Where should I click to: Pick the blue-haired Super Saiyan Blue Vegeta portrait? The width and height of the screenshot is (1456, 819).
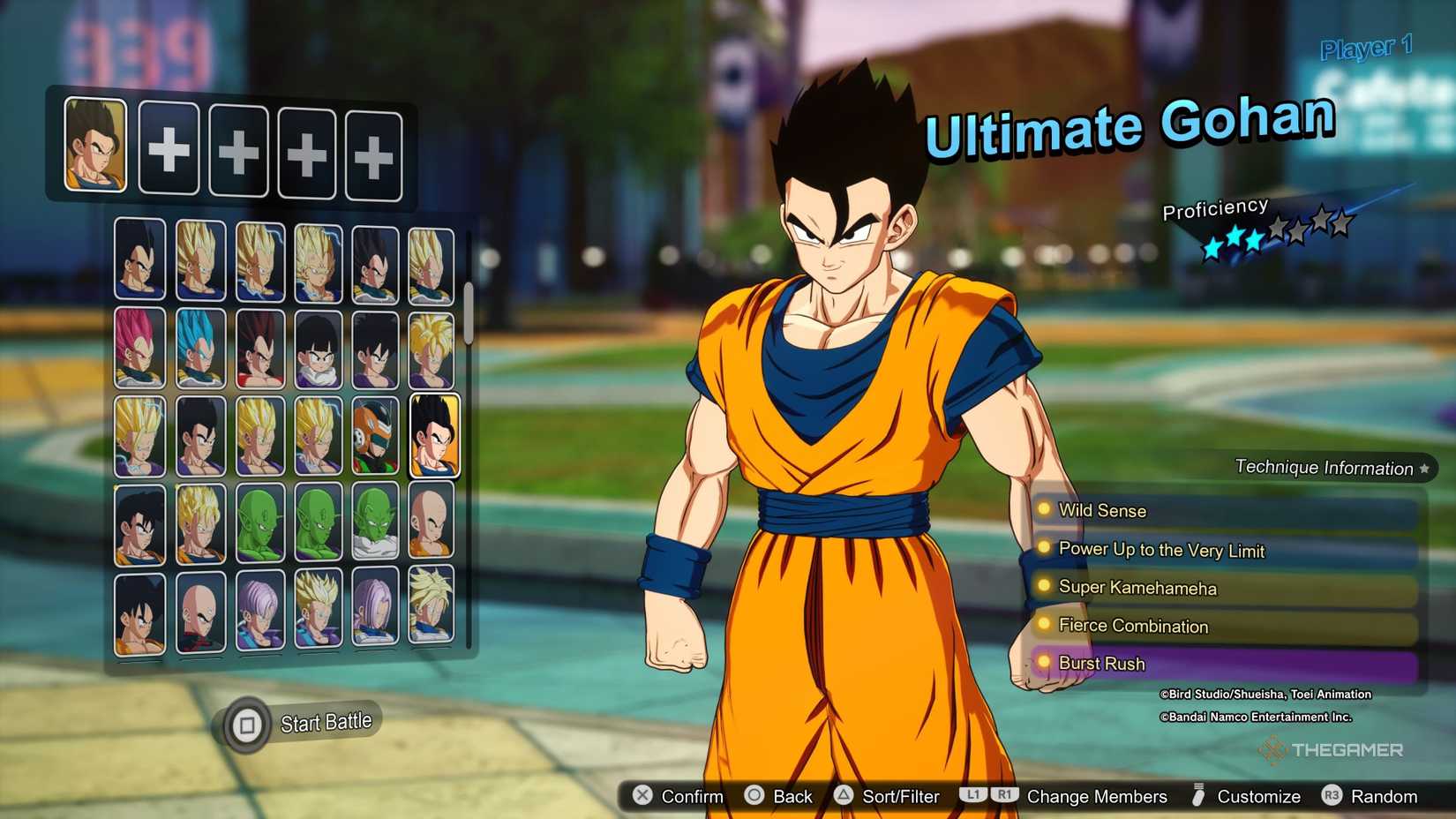click(x=200, y=349)
